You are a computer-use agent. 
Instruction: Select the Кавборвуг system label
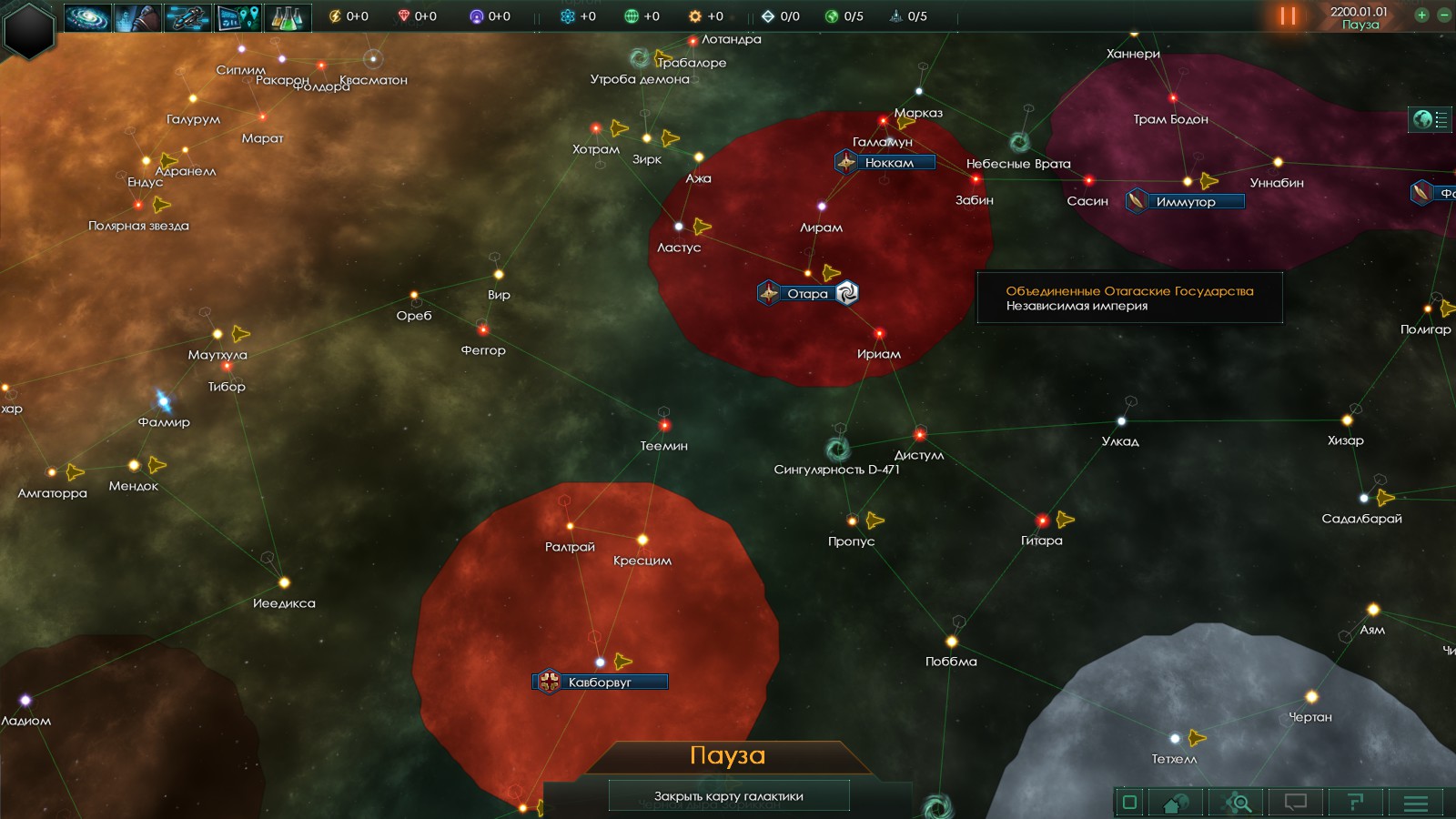600,682
